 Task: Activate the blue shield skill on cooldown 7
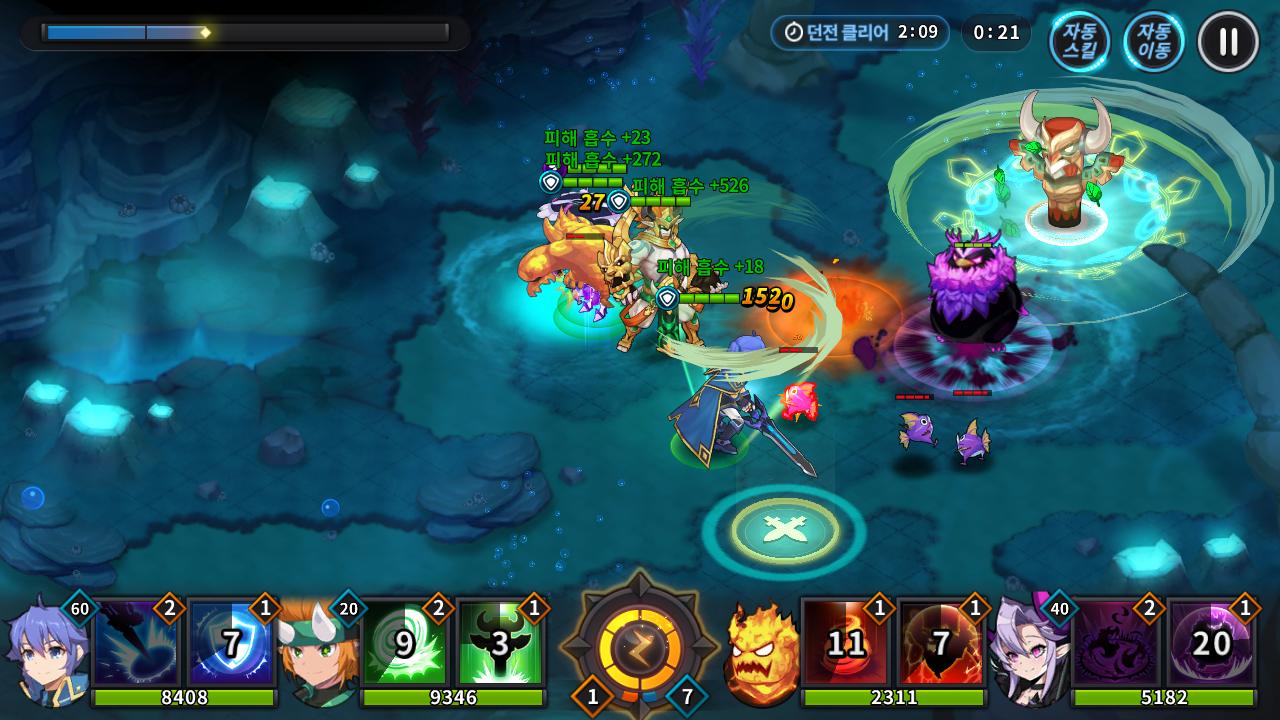tap(231, 642)
